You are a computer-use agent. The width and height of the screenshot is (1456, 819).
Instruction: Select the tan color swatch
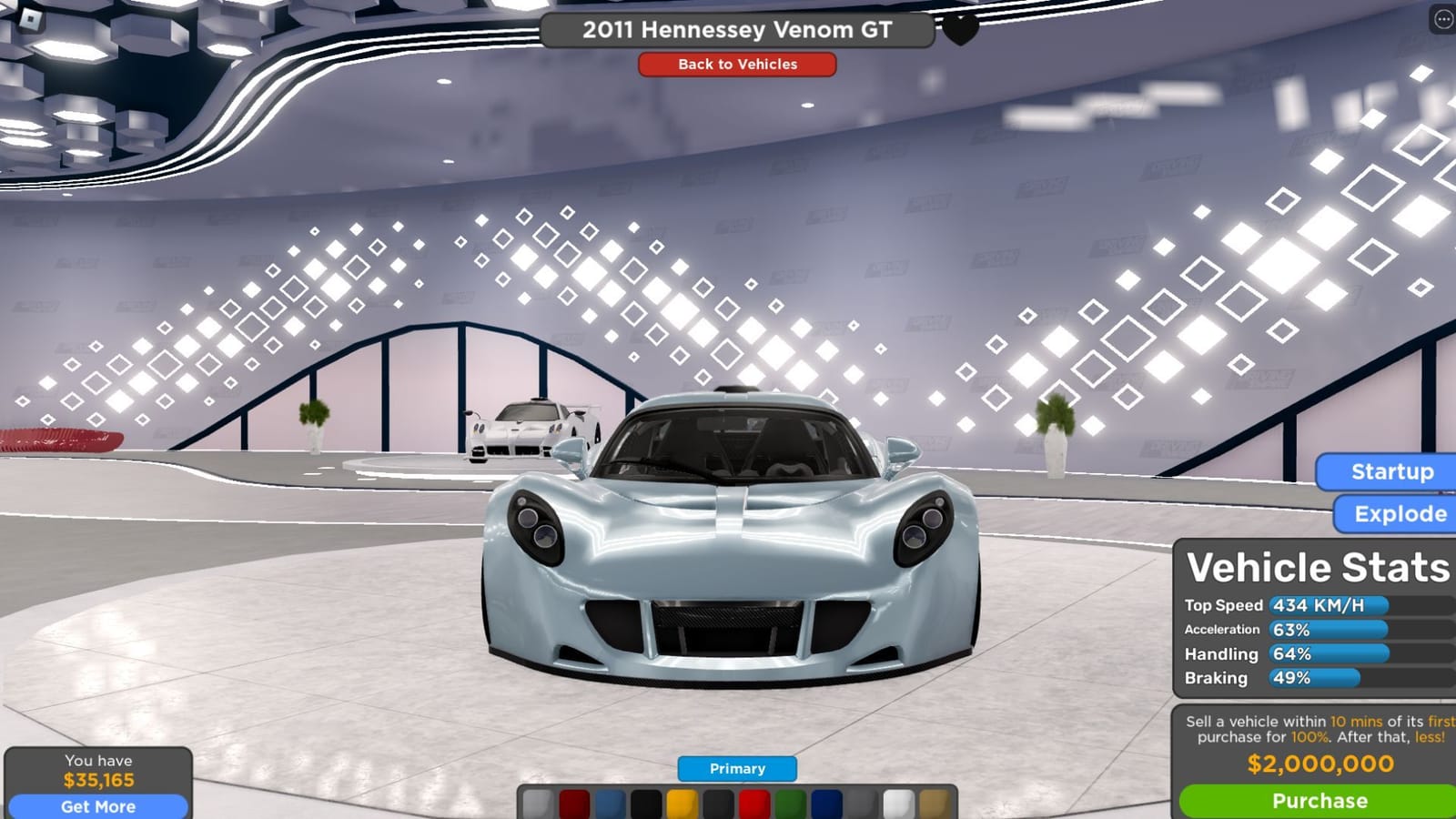934,803
